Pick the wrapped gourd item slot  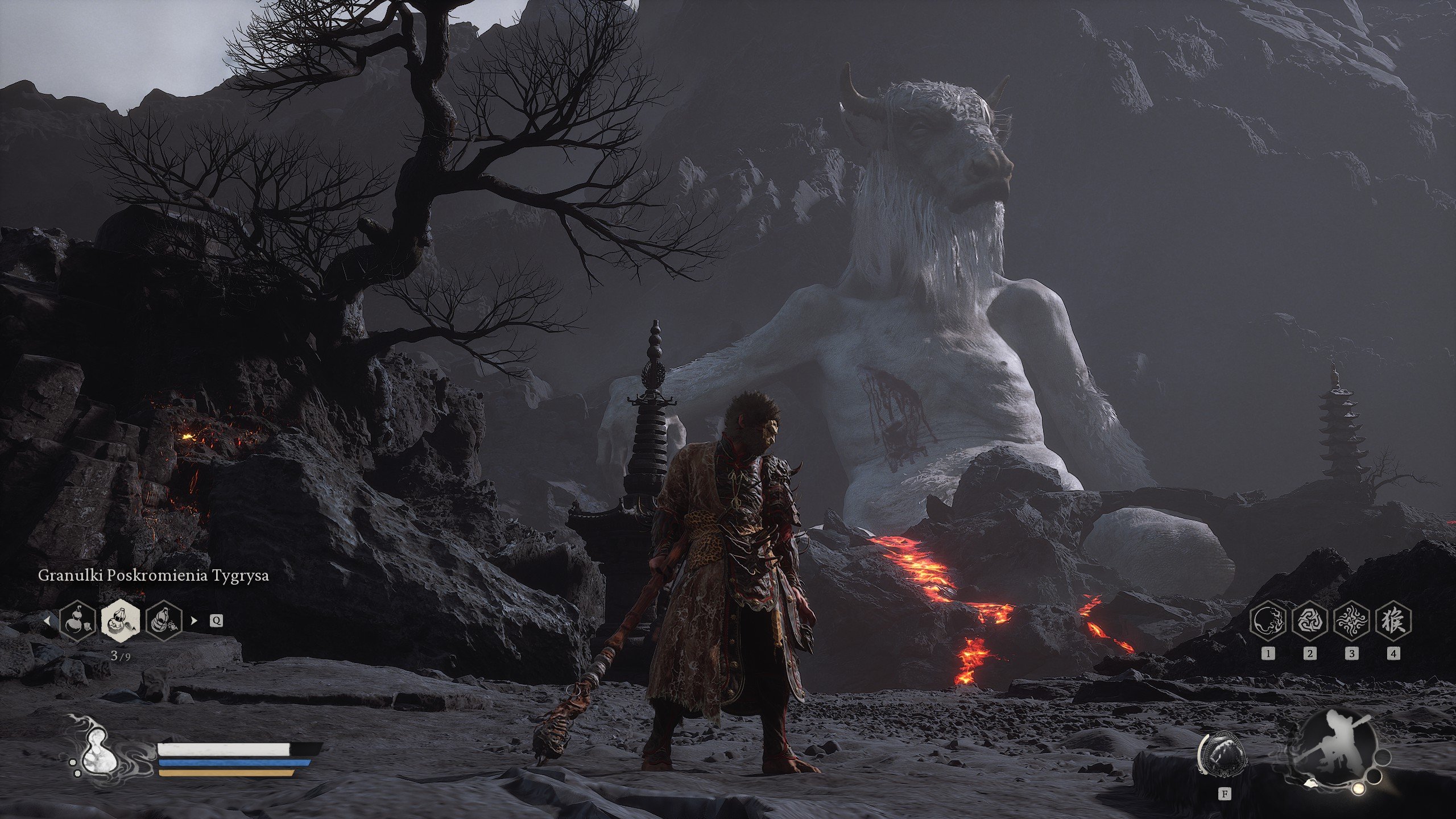pyautogui.click(x=164, y=620)
